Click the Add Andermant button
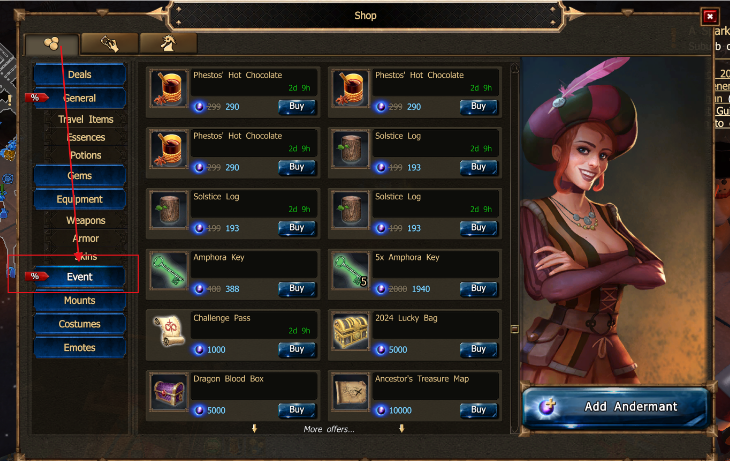Image resolution: width=732 pixels, height=461 pixels. pos(615,408)
